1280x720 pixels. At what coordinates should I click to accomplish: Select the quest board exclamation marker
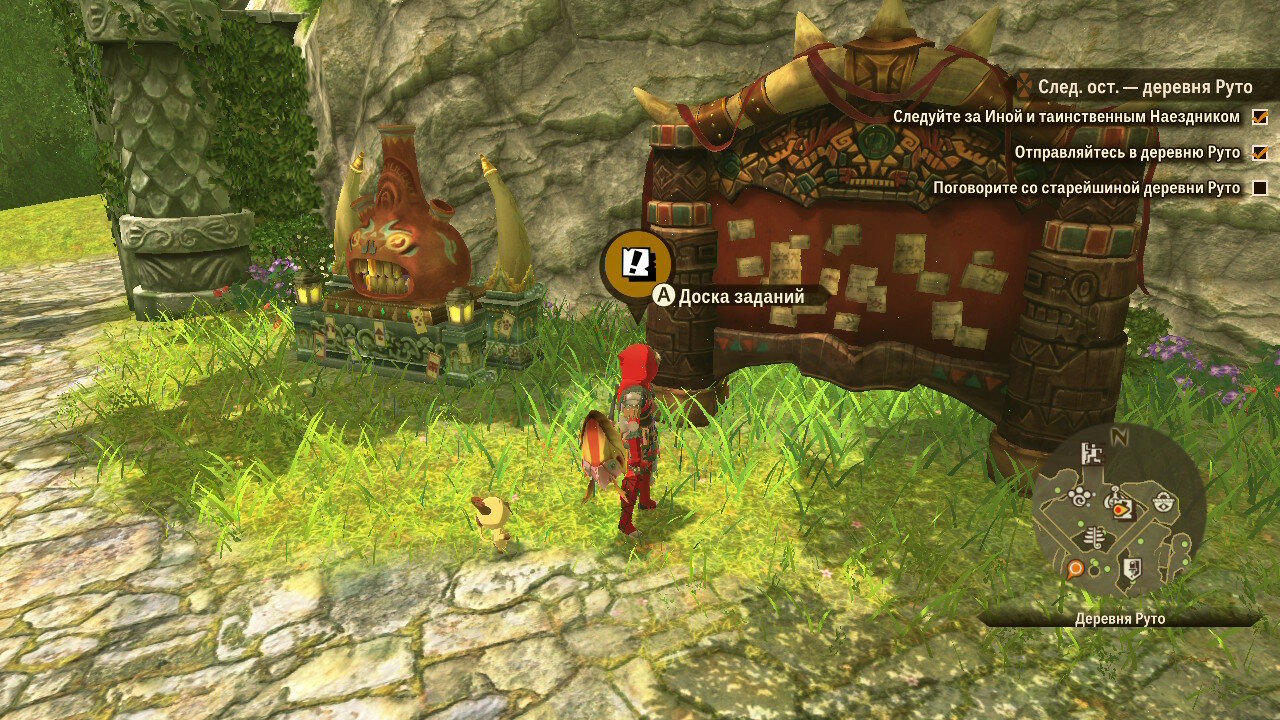pyautogui.click(x=636, y=264)
